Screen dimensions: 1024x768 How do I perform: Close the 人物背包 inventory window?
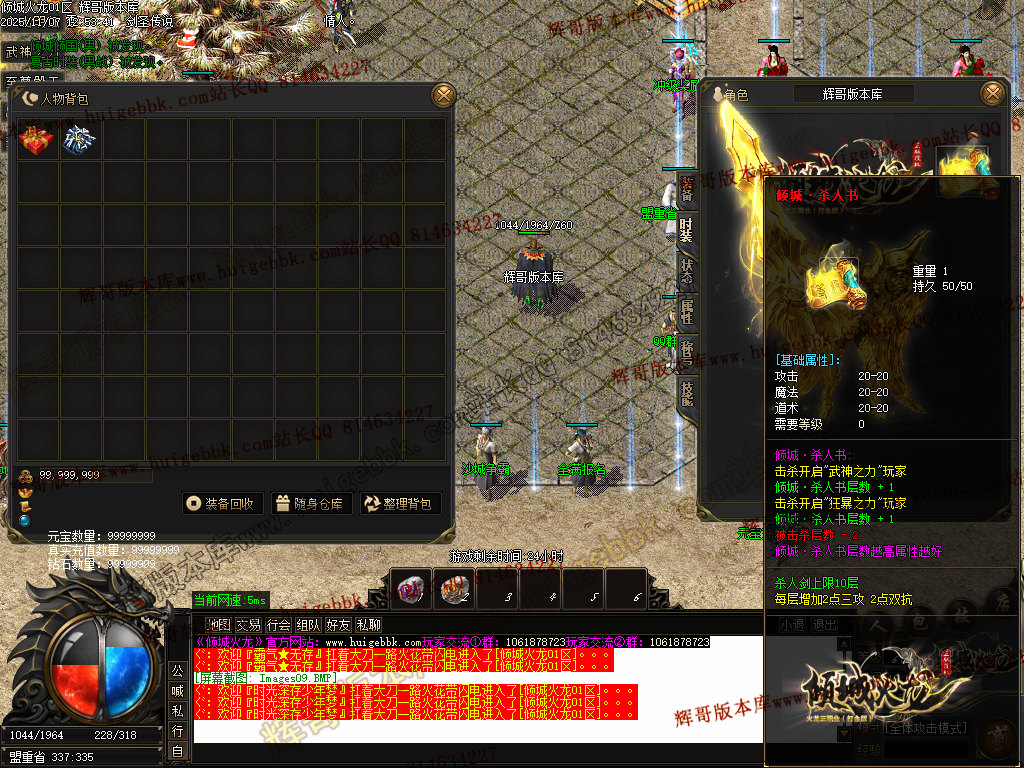443,96
